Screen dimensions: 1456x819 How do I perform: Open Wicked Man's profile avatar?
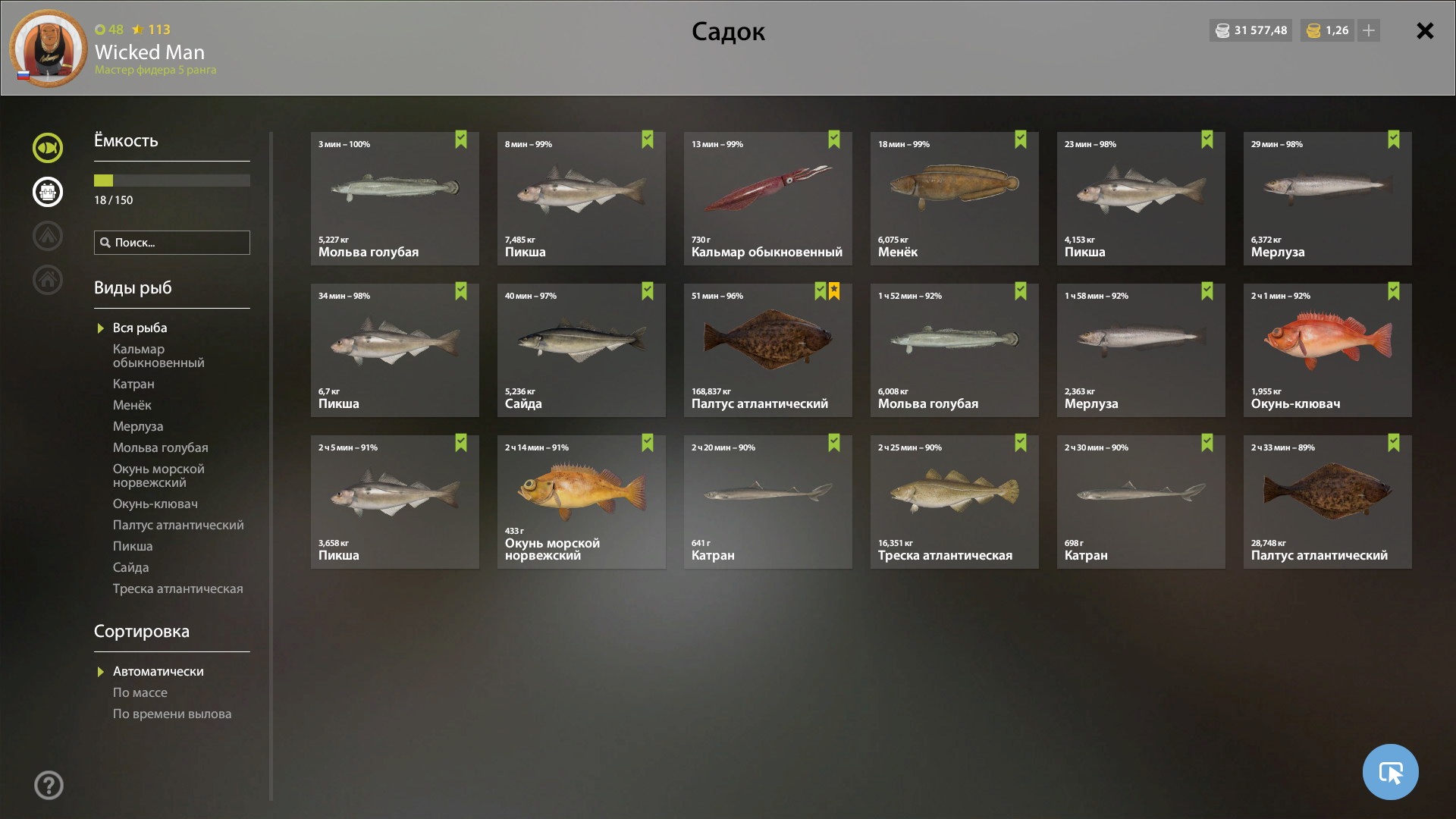pyautogui.click(x=49, y=49)
